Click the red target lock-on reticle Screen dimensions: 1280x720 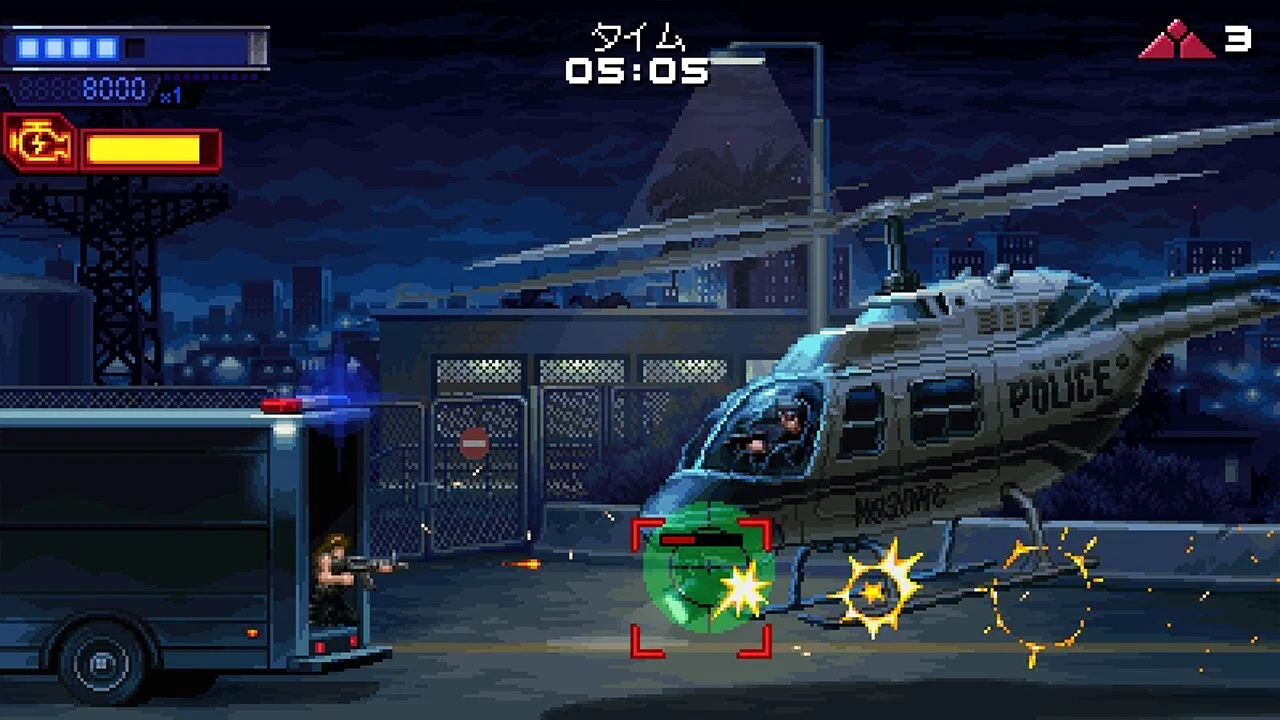pos(701,587)
